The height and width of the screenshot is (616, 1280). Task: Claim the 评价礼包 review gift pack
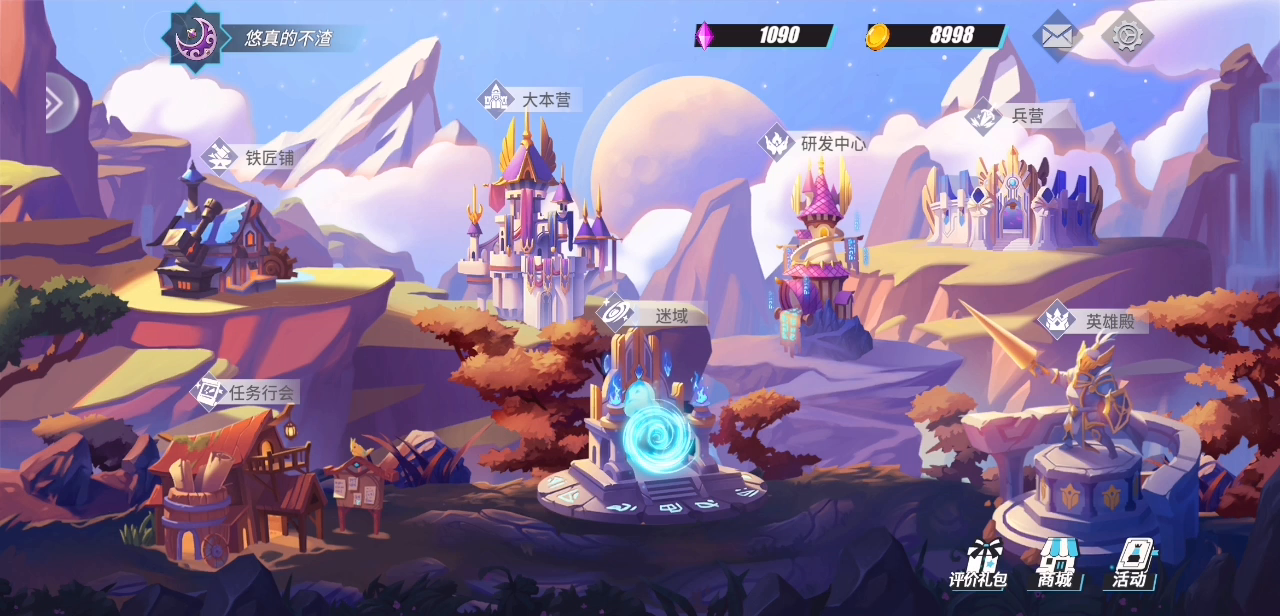978,566
